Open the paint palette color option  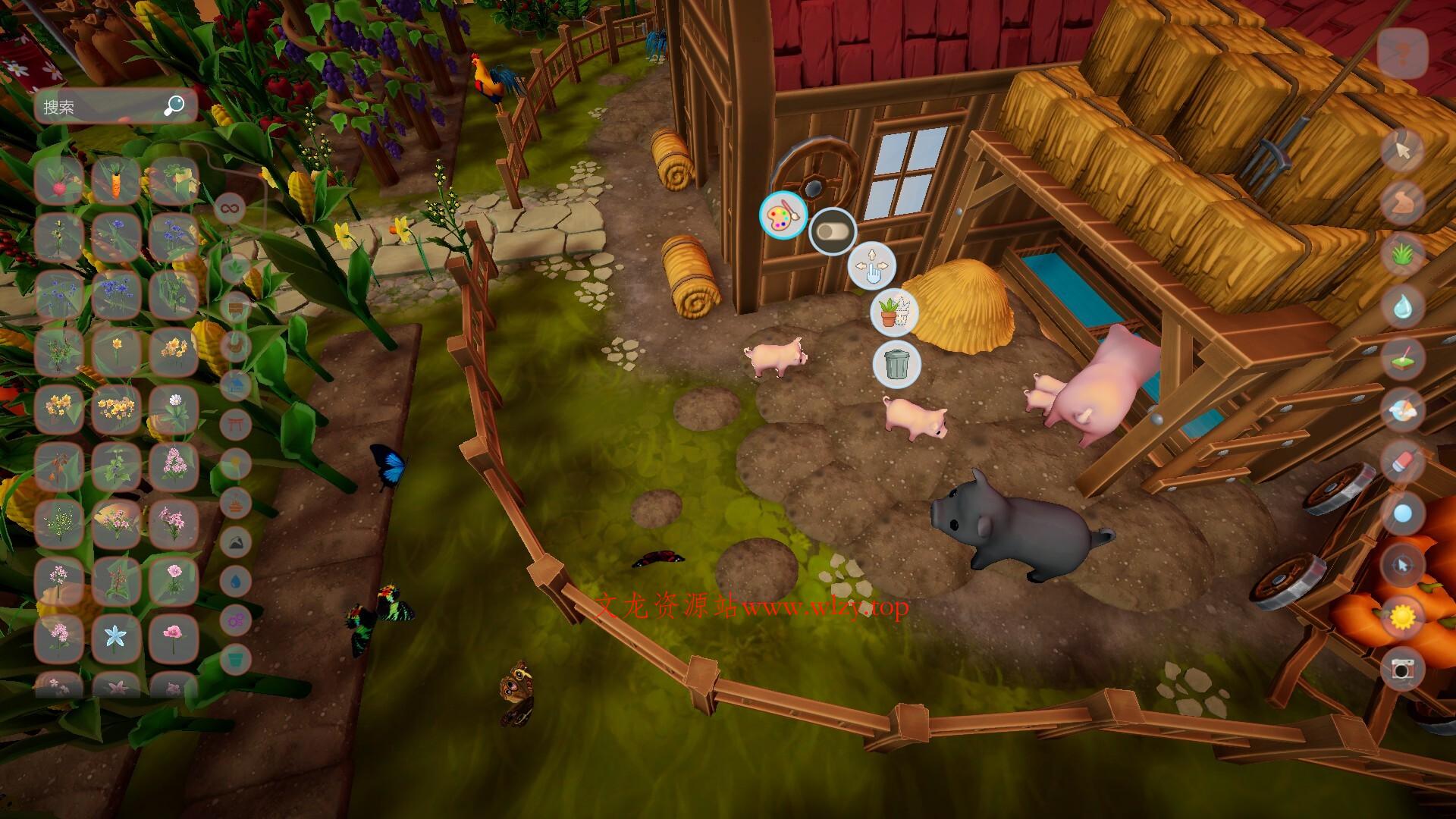783,215
